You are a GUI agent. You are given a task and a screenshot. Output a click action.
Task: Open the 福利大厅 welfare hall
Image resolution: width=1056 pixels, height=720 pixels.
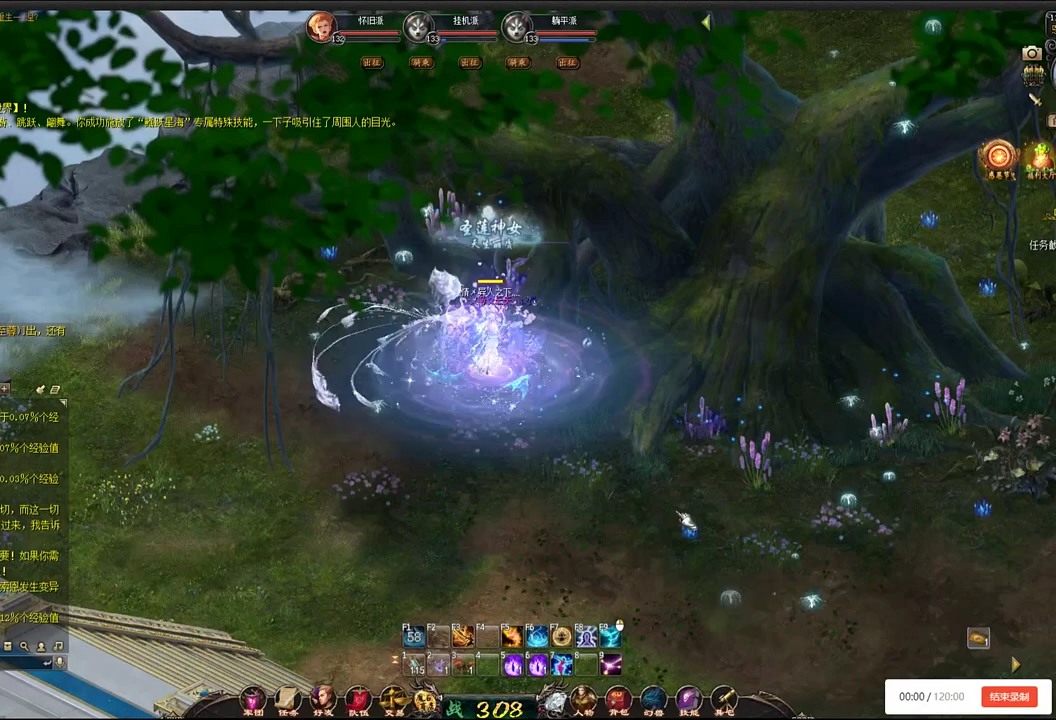coord(1040,158)
